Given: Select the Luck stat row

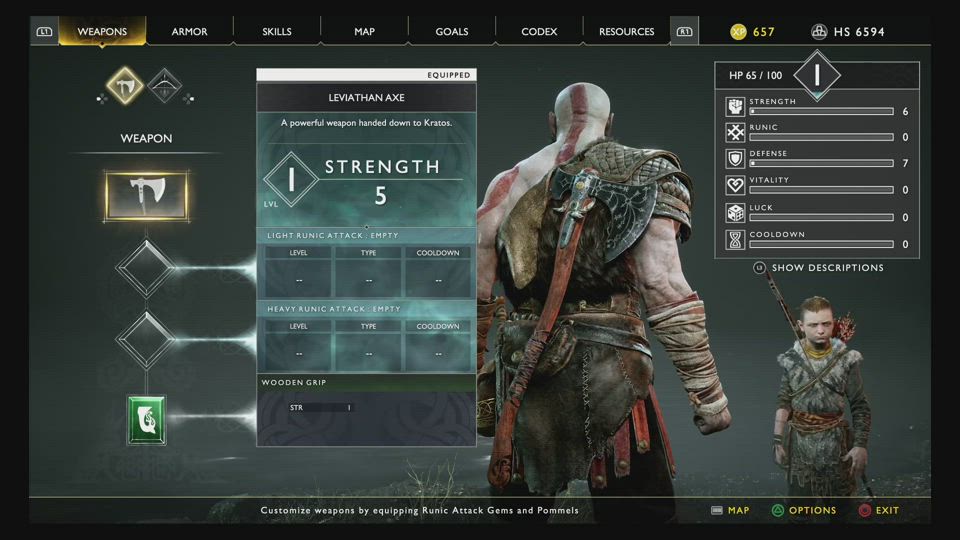Looking at the screenshot, I should click(x=816, y=212).
